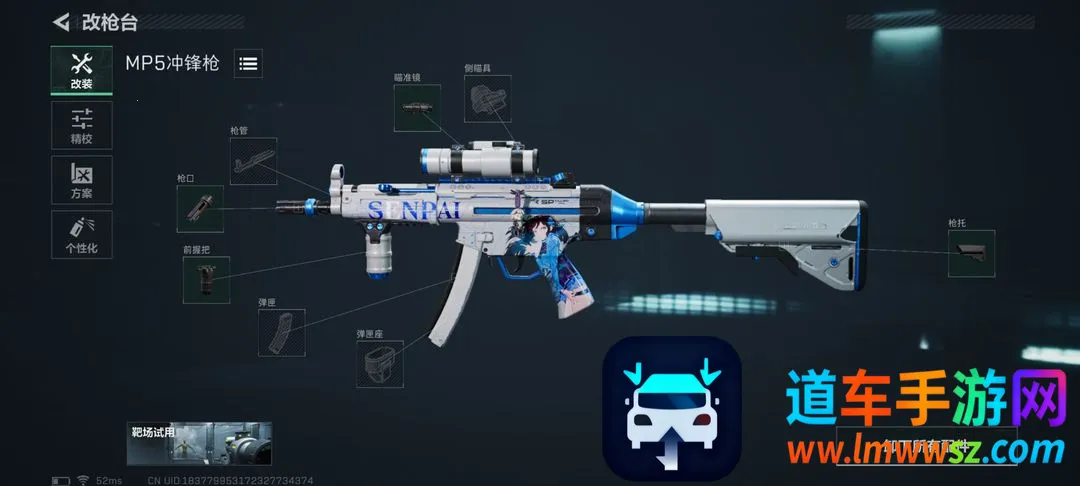This screenshot has width=1080, height=486.
Task: Go back from the 改枪台 screen
Action: (62, 22)
